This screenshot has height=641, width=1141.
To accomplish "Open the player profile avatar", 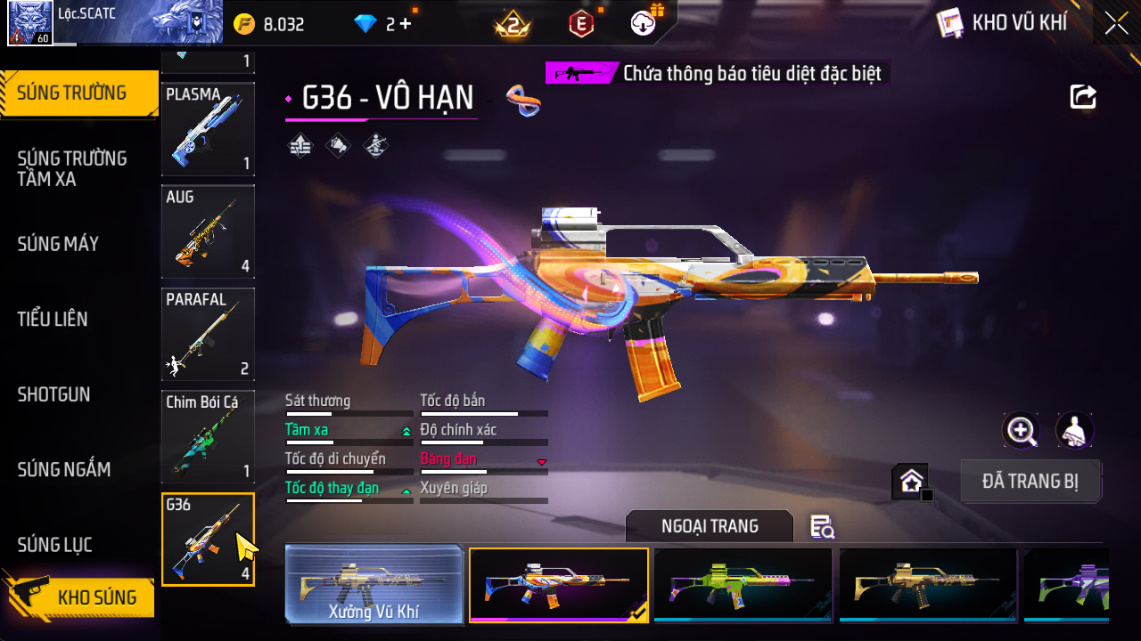I will pyautogui.click(x=30, y=24).
